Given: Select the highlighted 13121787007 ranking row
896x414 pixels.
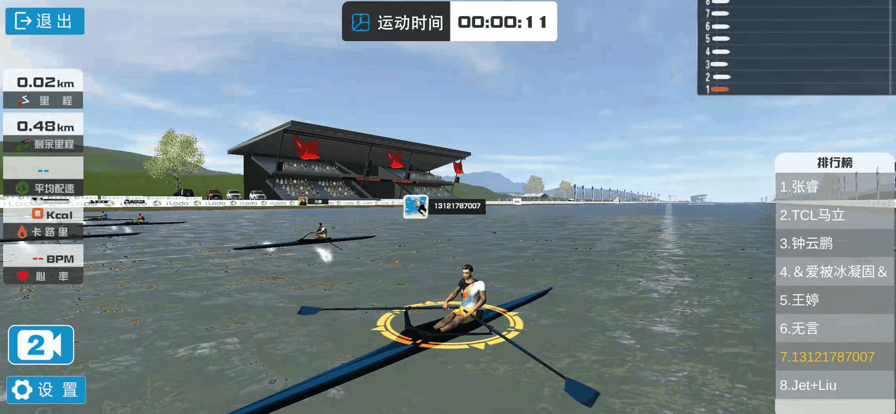Looking at the screenshot, I should point(834,357).
